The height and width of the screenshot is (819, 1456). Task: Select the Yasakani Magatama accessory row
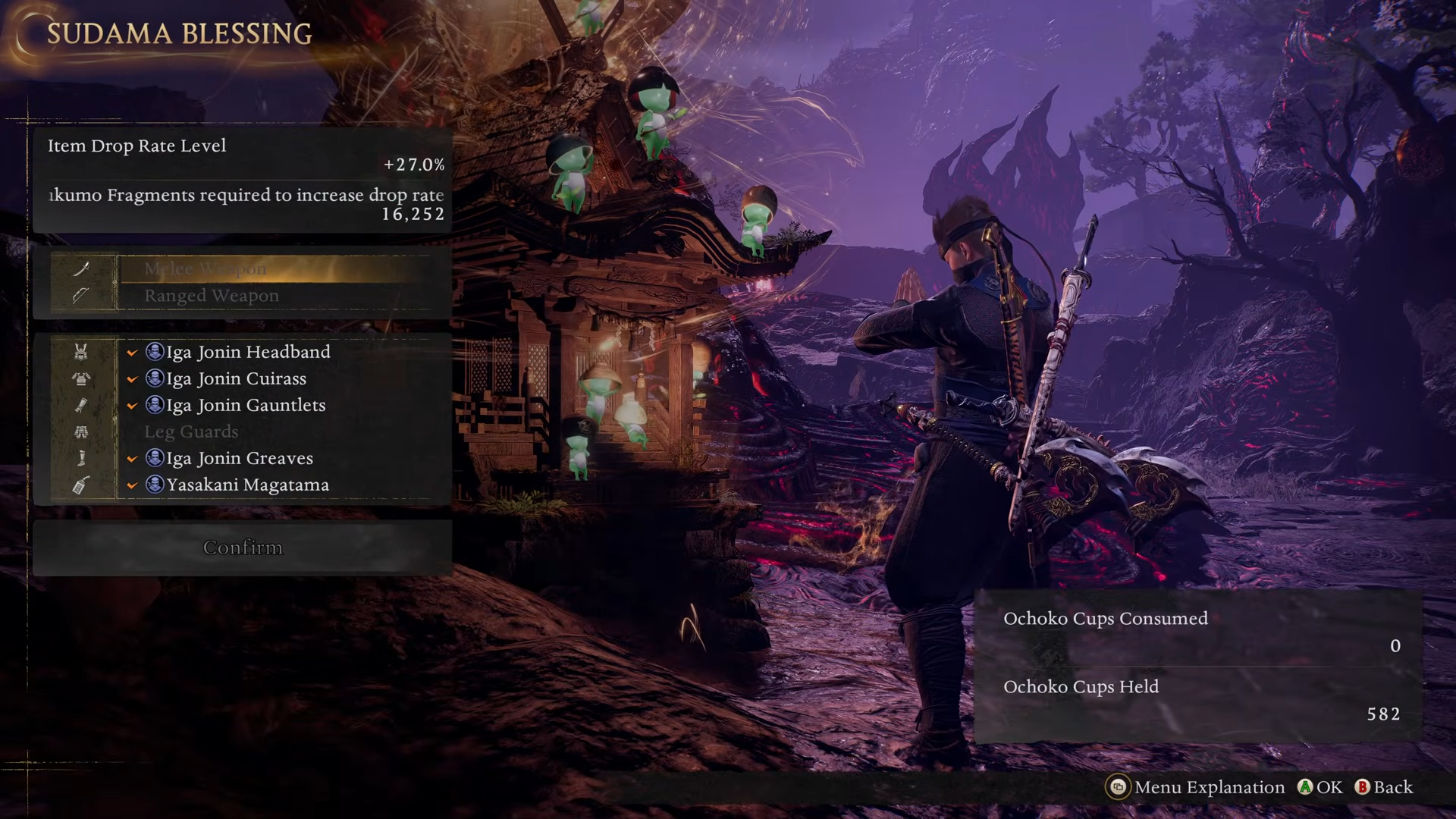point(247,485)
